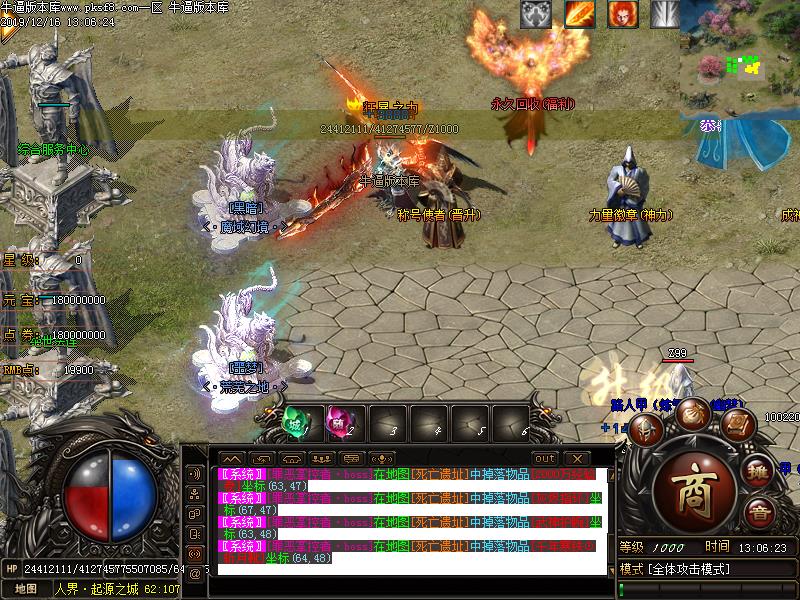Image resolution: width=800 pixels, height=600 pixels.
Task: Open the bag pouch icon
Action: pyautogui.click(x=692, y=412)
